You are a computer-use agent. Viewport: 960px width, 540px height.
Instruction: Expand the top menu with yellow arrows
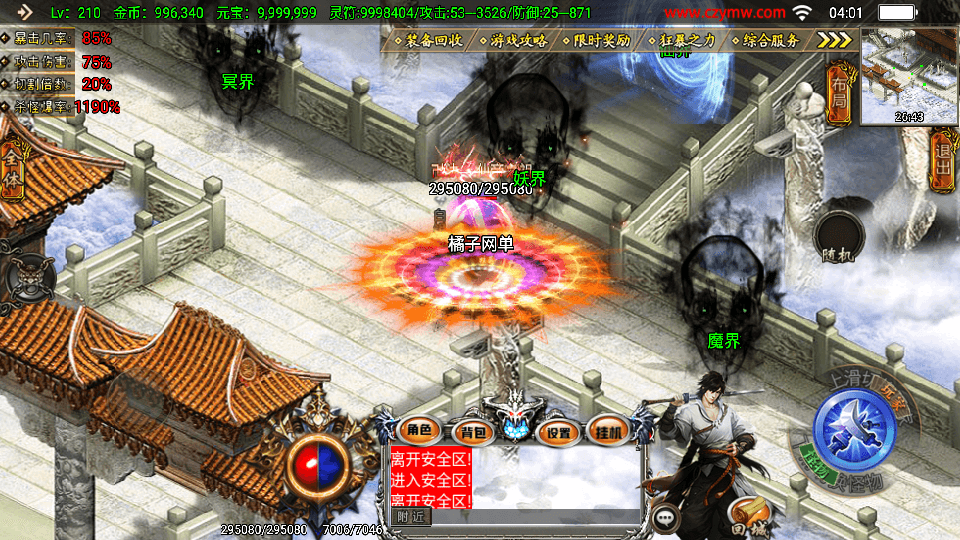834,40
